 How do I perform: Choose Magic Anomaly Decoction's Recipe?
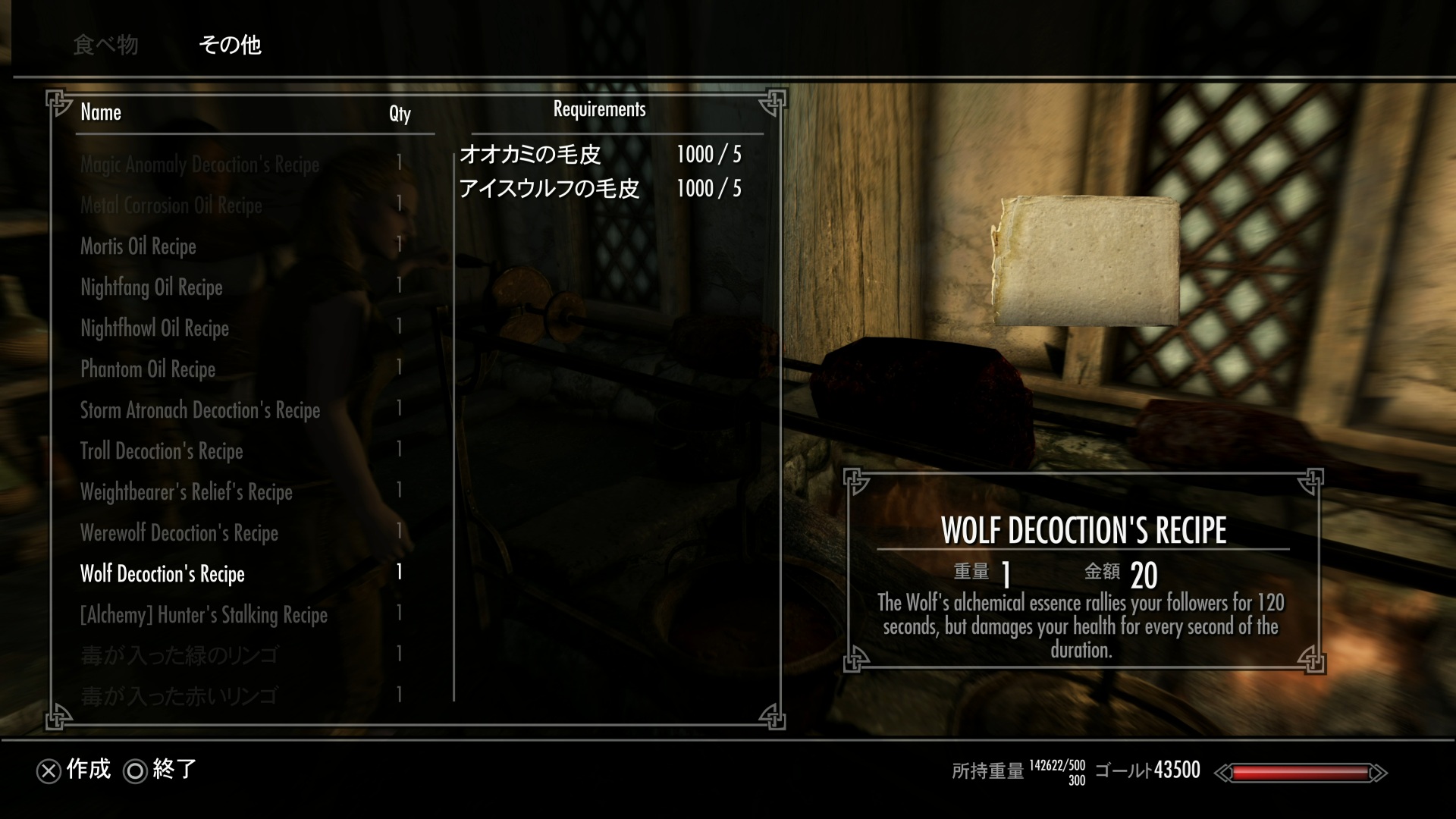tap(199, 165)
